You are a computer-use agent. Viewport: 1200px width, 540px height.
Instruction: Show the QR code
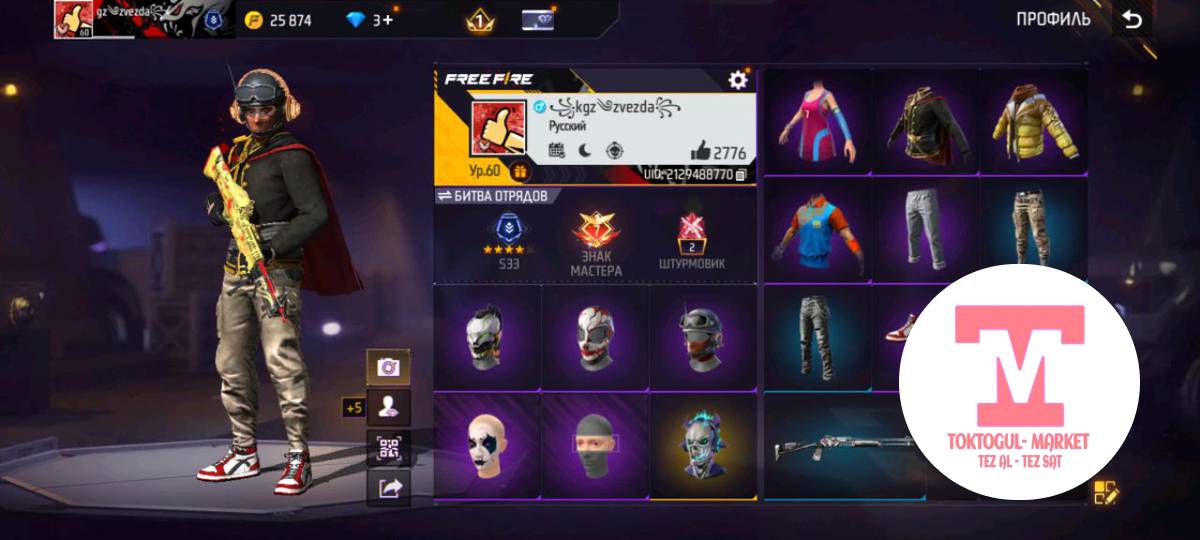pyautogui.click(x=388, y=448)
